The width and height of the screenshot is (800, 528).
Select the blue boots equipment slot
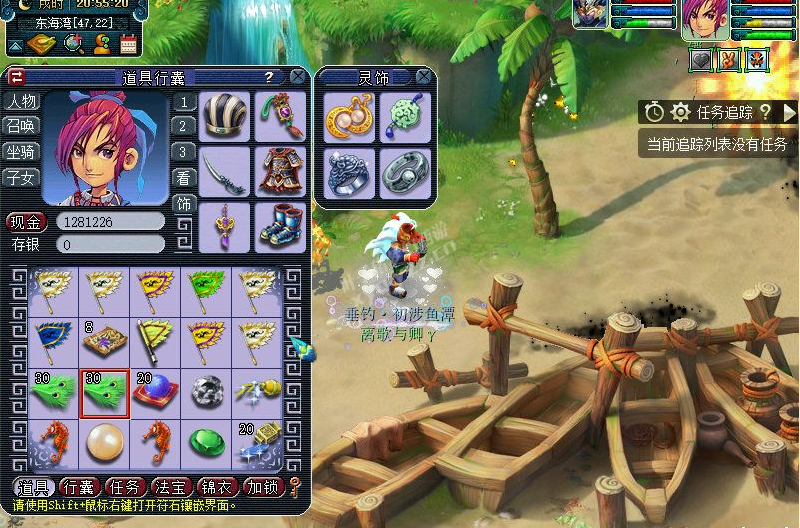pyautogui.click(x=280, y=224)
